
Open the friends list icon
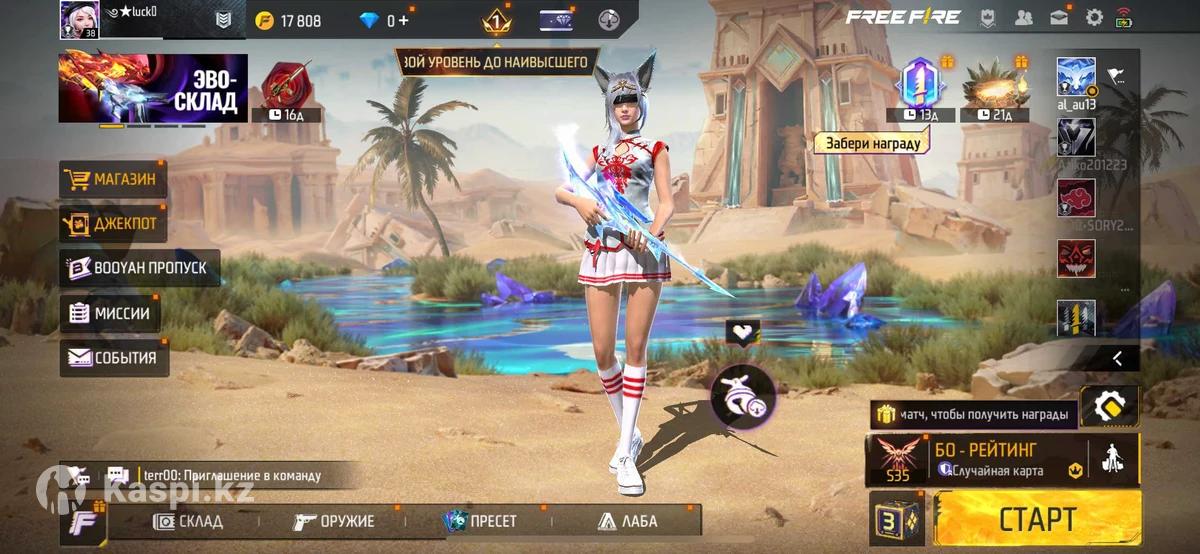pos(1023,17)
